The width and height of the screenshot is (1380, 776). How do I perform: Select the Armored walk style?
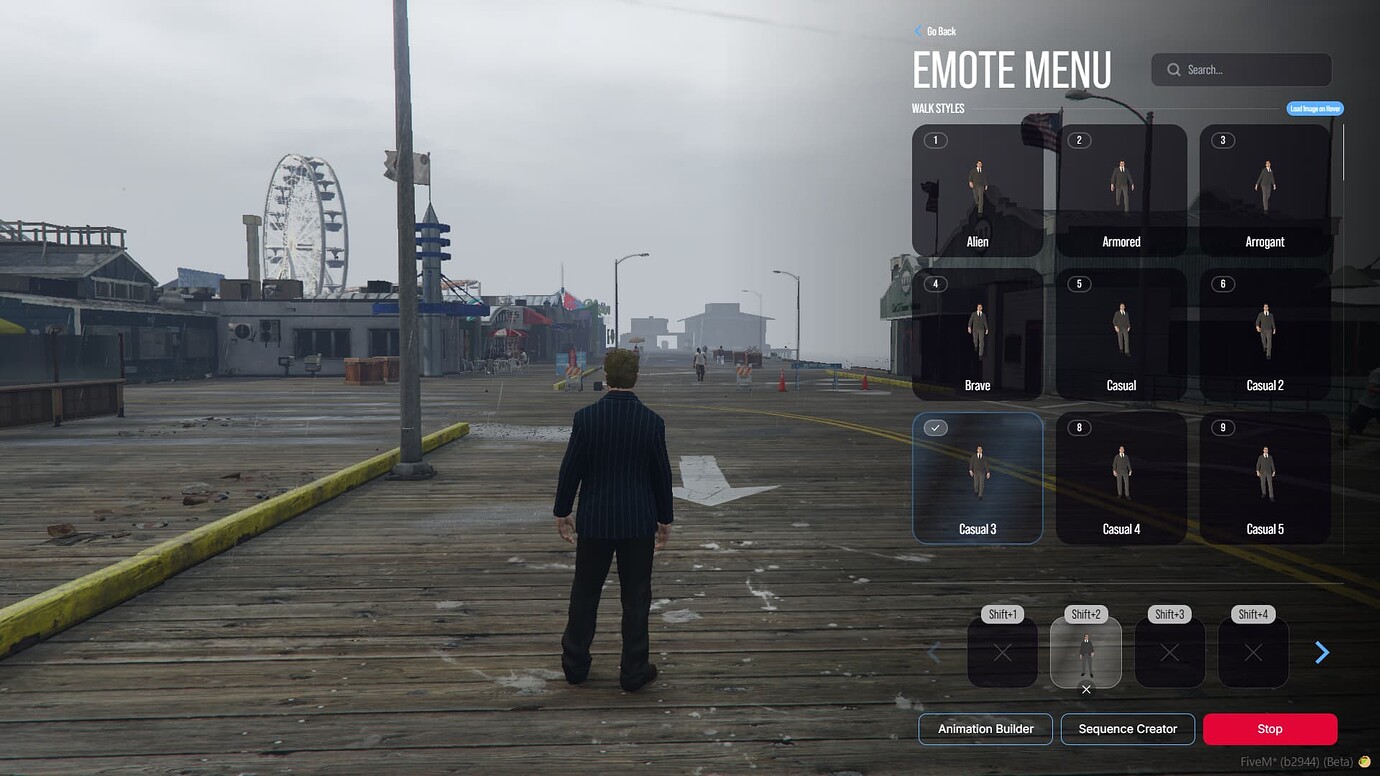pyautogui.click(x=1121, y=190)
